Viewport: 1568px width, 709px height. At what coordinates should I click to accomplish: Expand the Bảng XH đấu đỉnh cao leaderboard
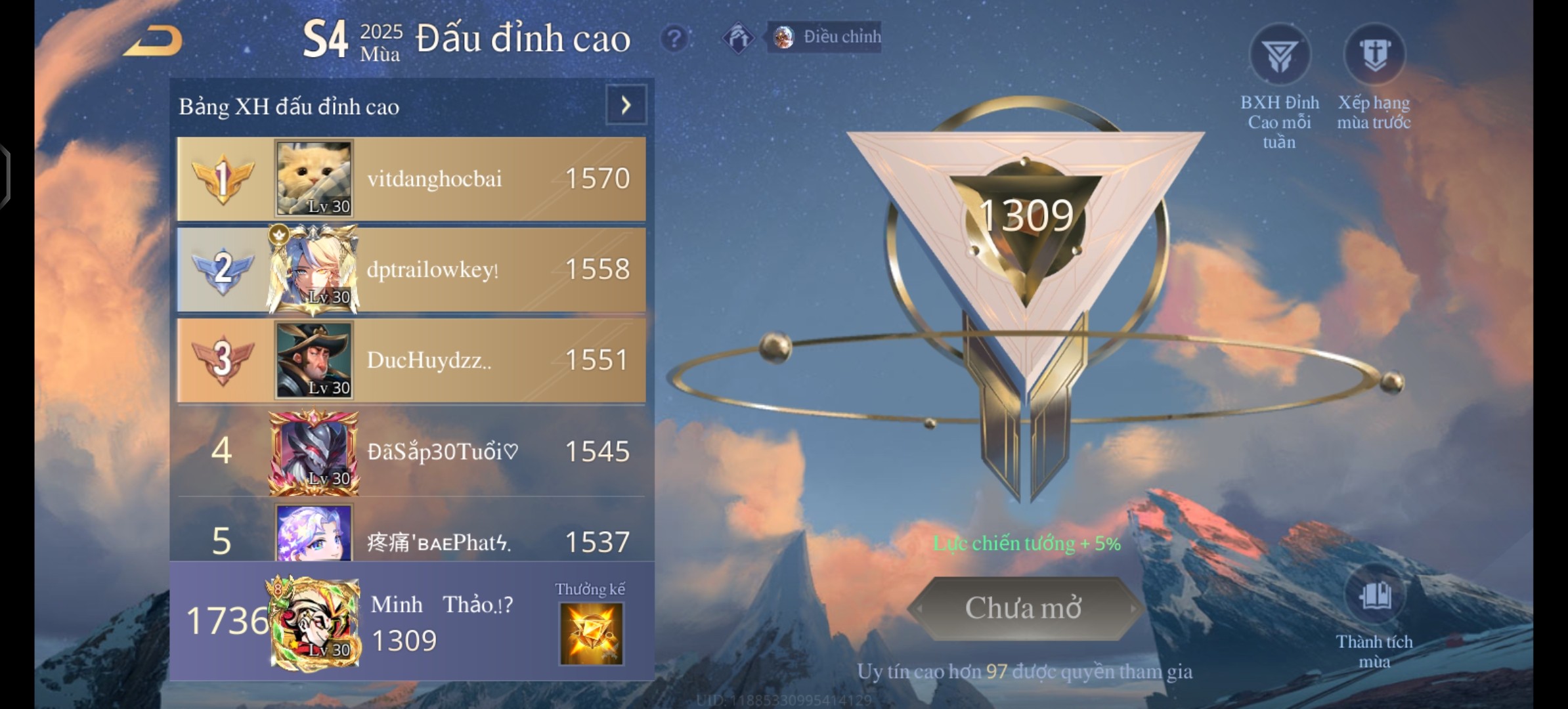click(x=626, y=105)
